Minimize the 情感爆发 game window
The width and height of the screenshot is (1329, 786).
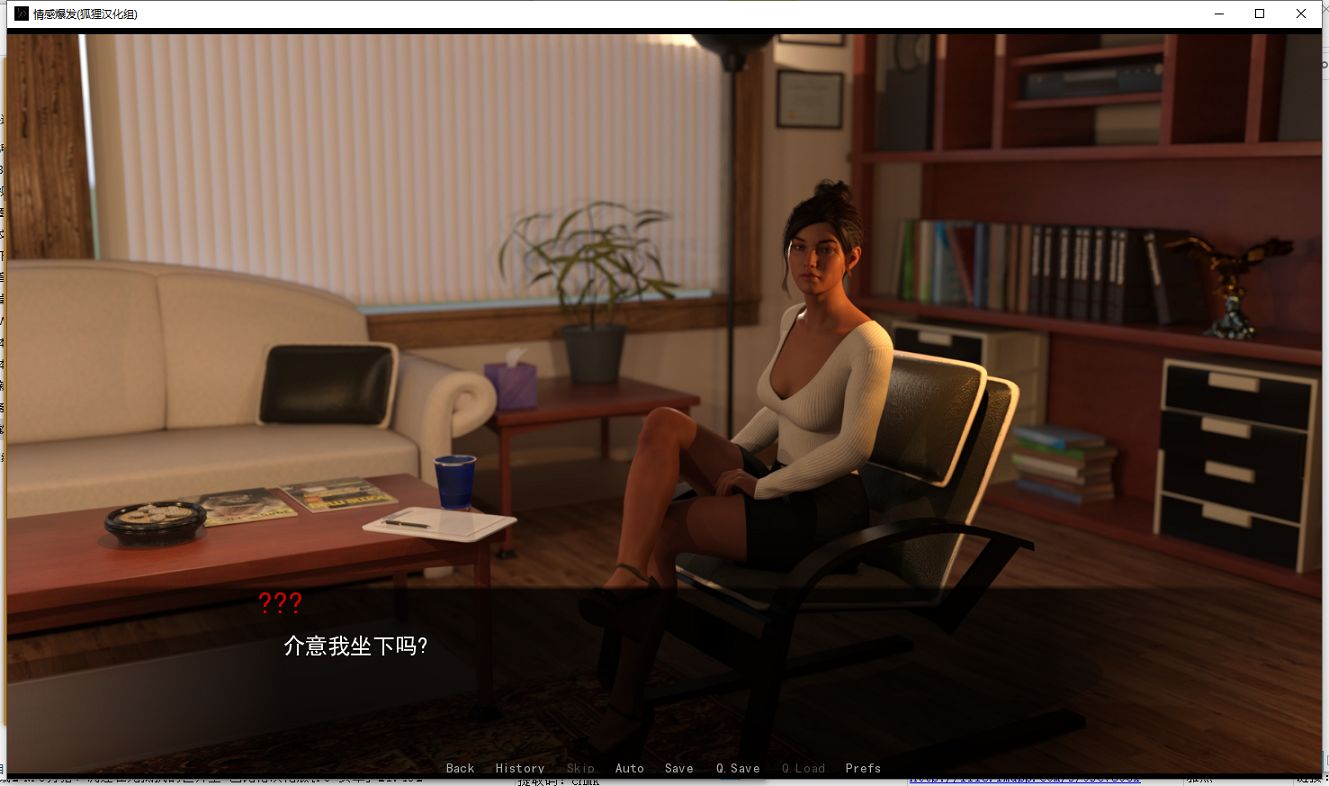[1218, 14]
